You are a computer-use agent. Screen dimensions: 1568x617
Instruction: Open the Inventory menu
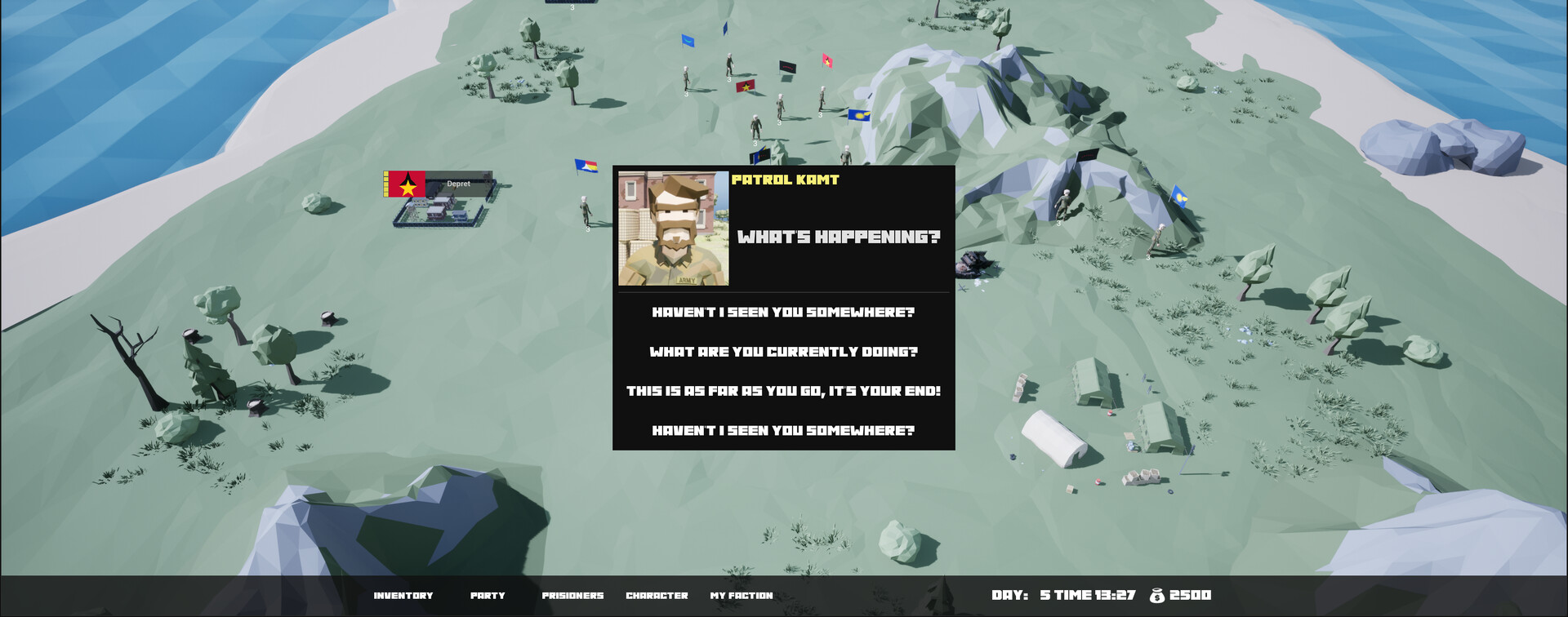(x=403, y=595)
